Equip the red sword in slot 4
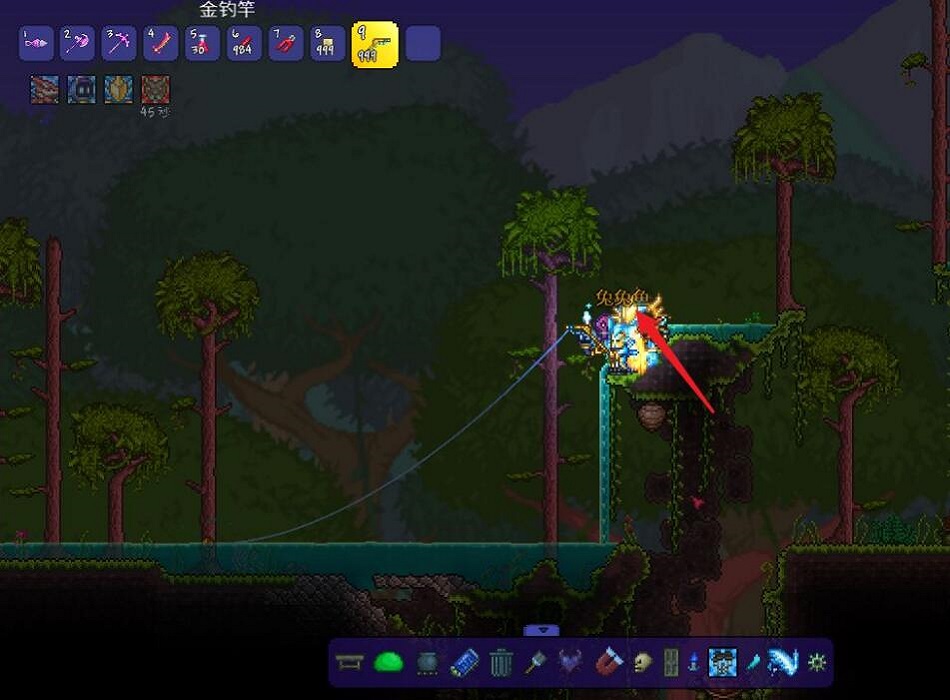This screenshot has height=700, width=950. (x=161, y=43)
